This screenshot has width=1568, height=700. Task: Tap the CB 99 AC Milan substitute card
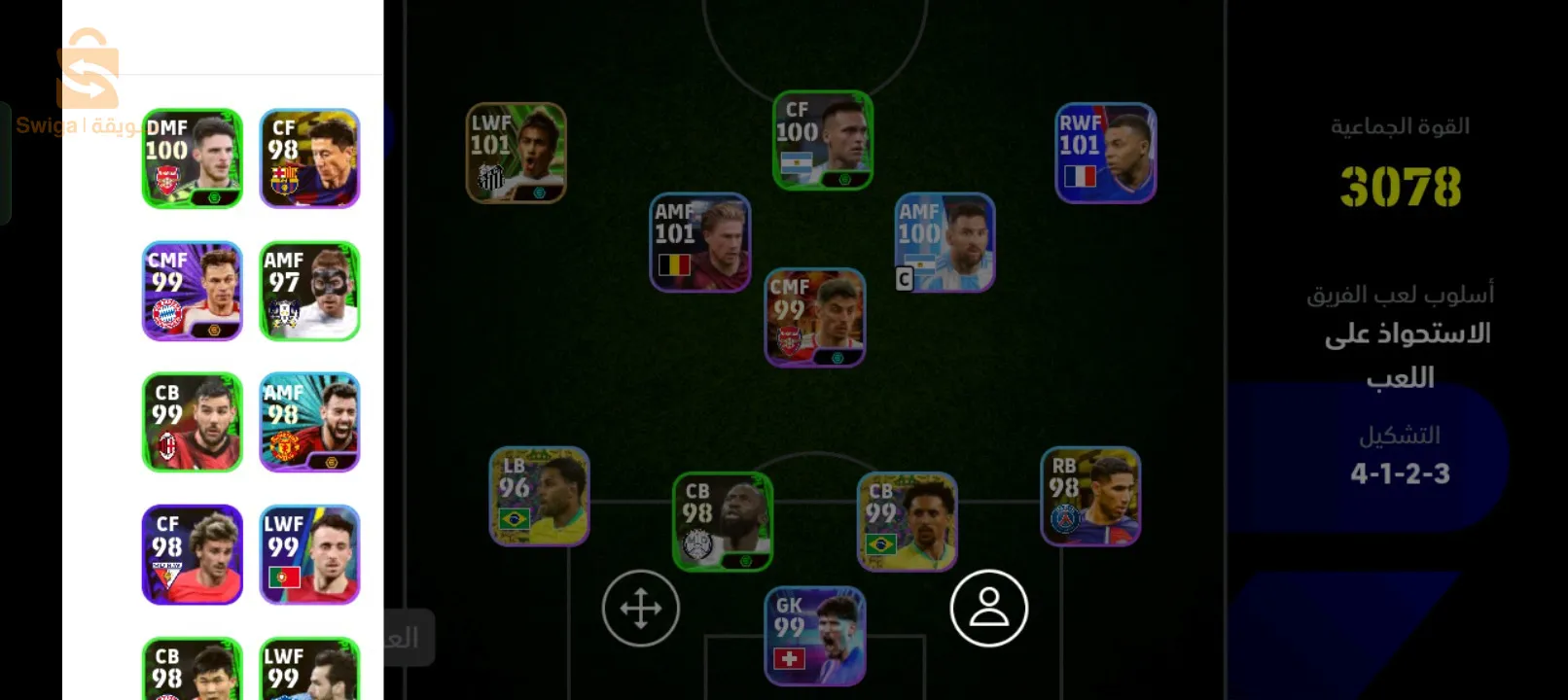coord(193,423)
